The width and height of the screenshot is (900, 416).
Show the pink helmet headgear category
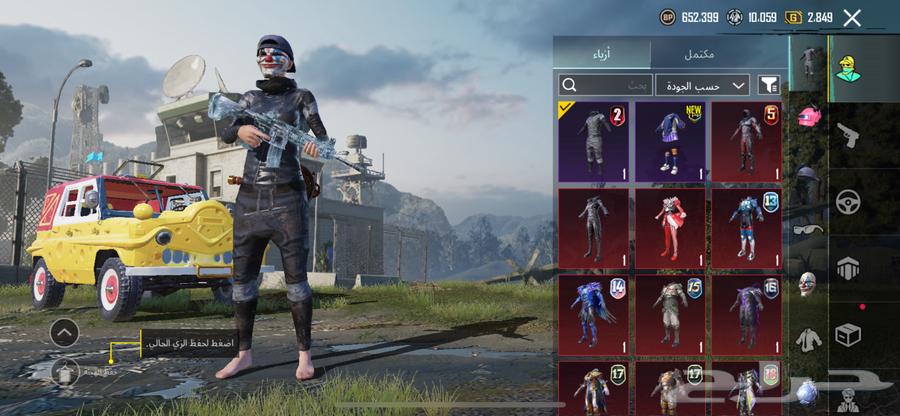(808, 116)
